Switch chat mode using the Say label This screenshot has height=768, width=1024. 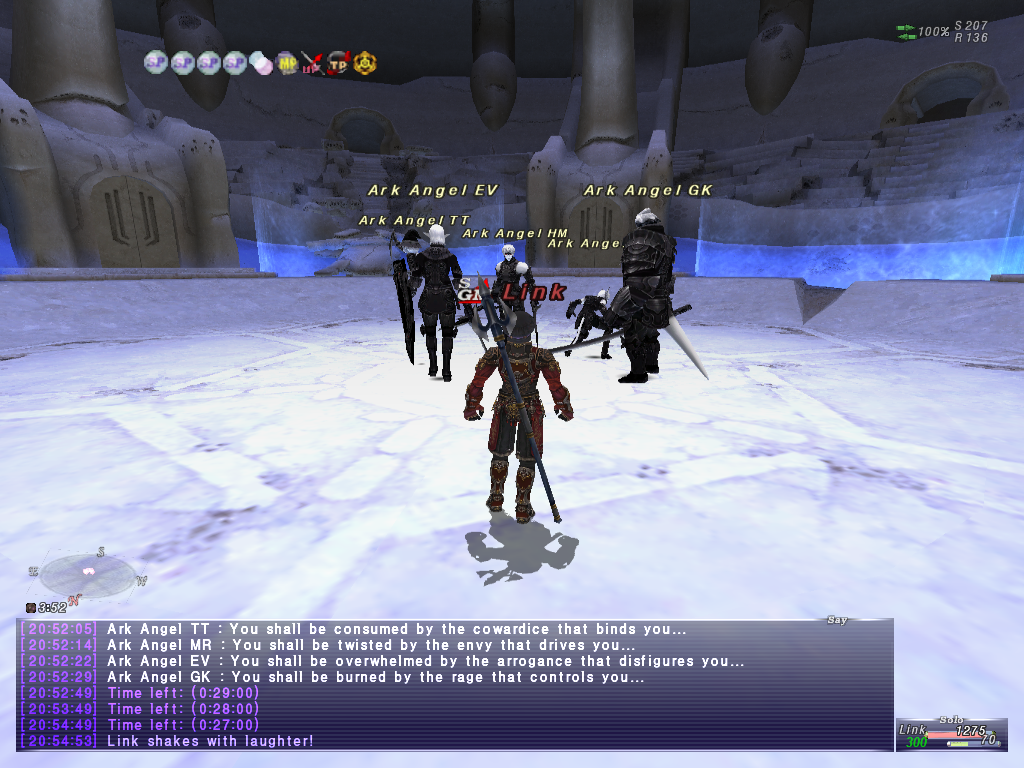click(x=837, y=620)
